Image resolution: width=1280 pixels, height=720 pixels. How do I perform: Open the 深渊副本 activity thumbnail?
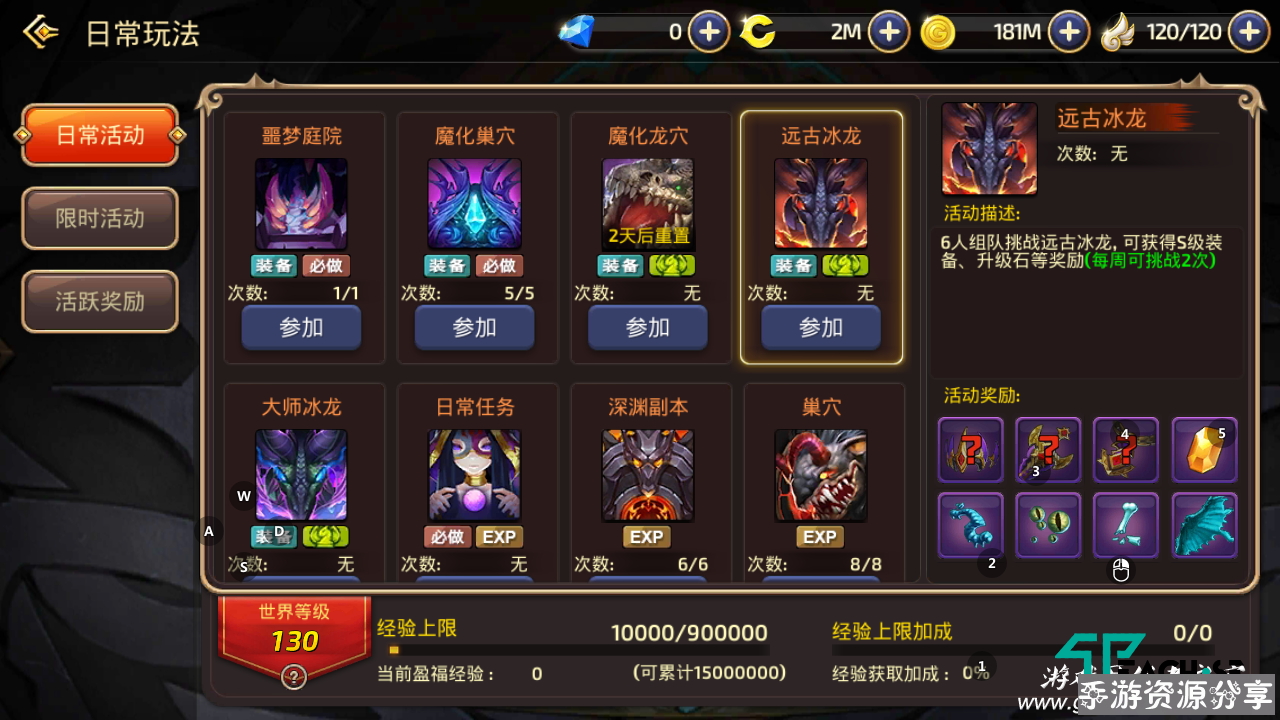pos(648,477)
